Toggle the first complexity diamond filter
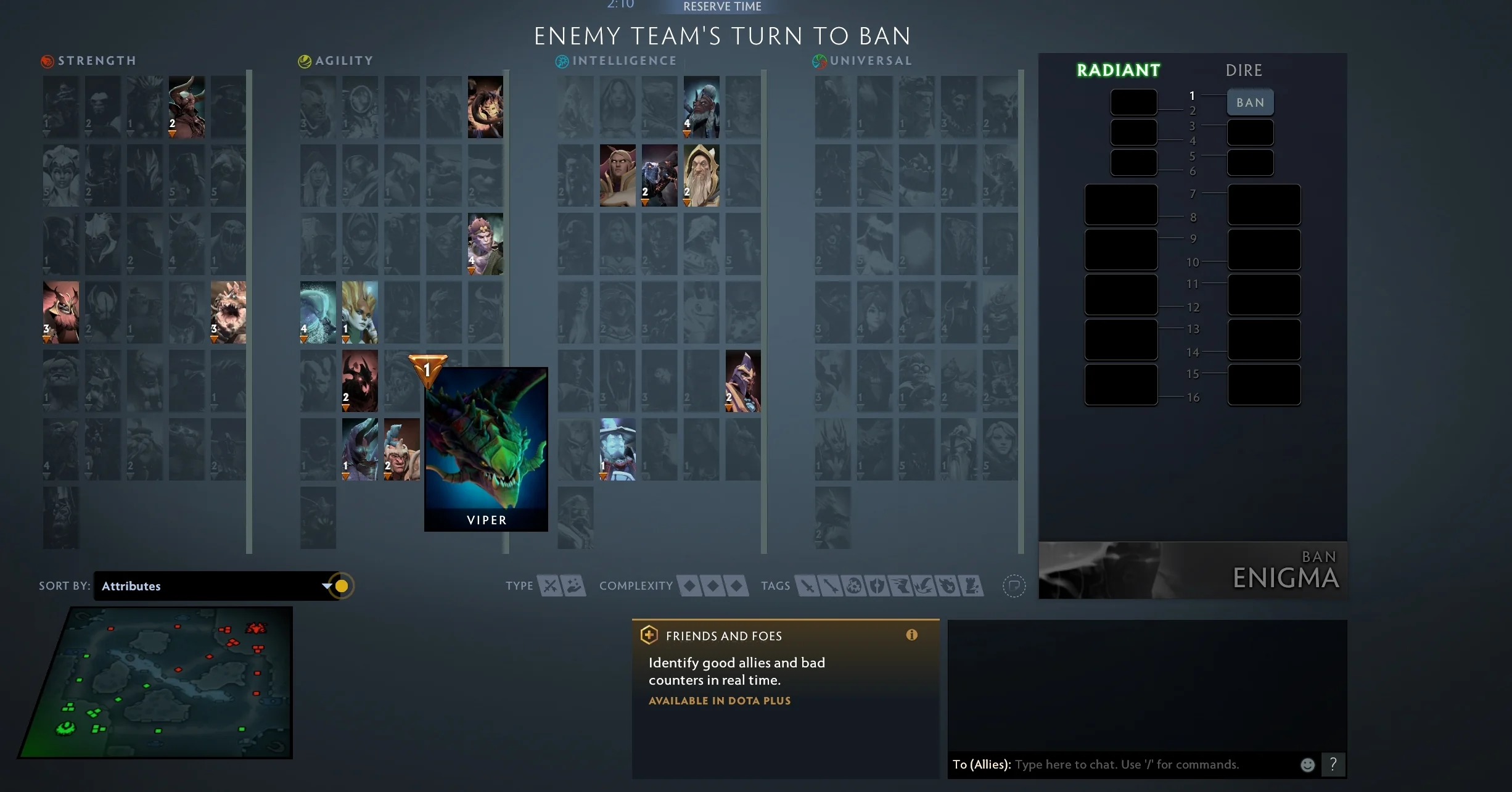 tap(688, 586)
